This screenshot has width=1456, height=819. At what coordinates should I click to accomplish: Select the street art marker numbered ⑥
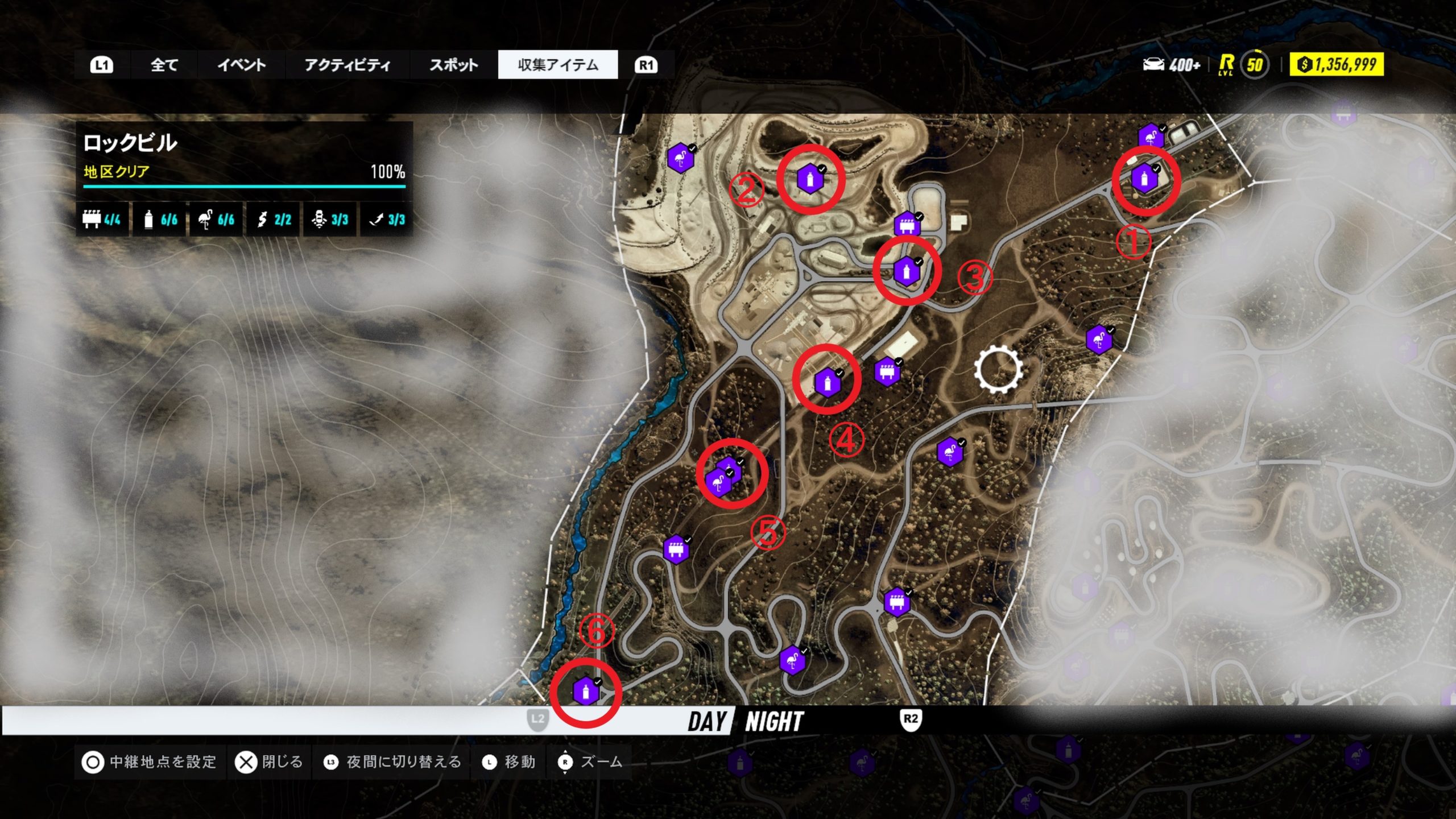tap(585, 692)
